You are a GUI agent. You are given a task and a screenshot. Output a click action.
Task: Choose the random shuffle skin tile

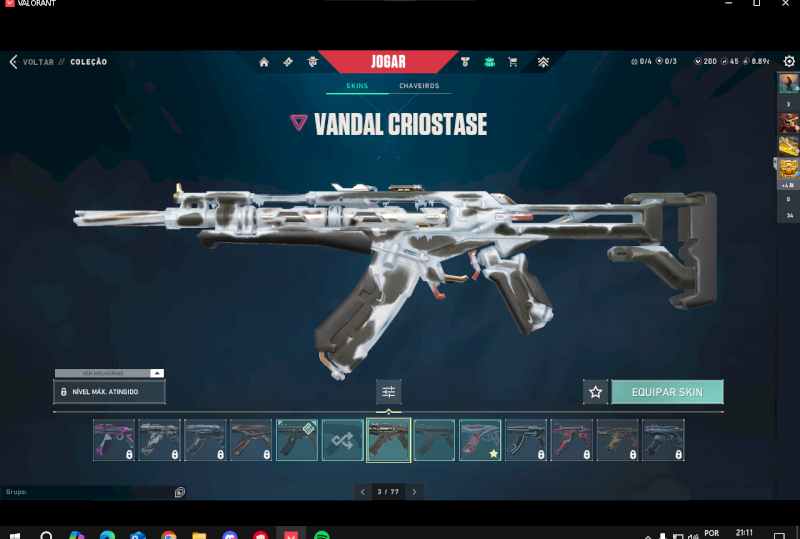coord(343,440)
